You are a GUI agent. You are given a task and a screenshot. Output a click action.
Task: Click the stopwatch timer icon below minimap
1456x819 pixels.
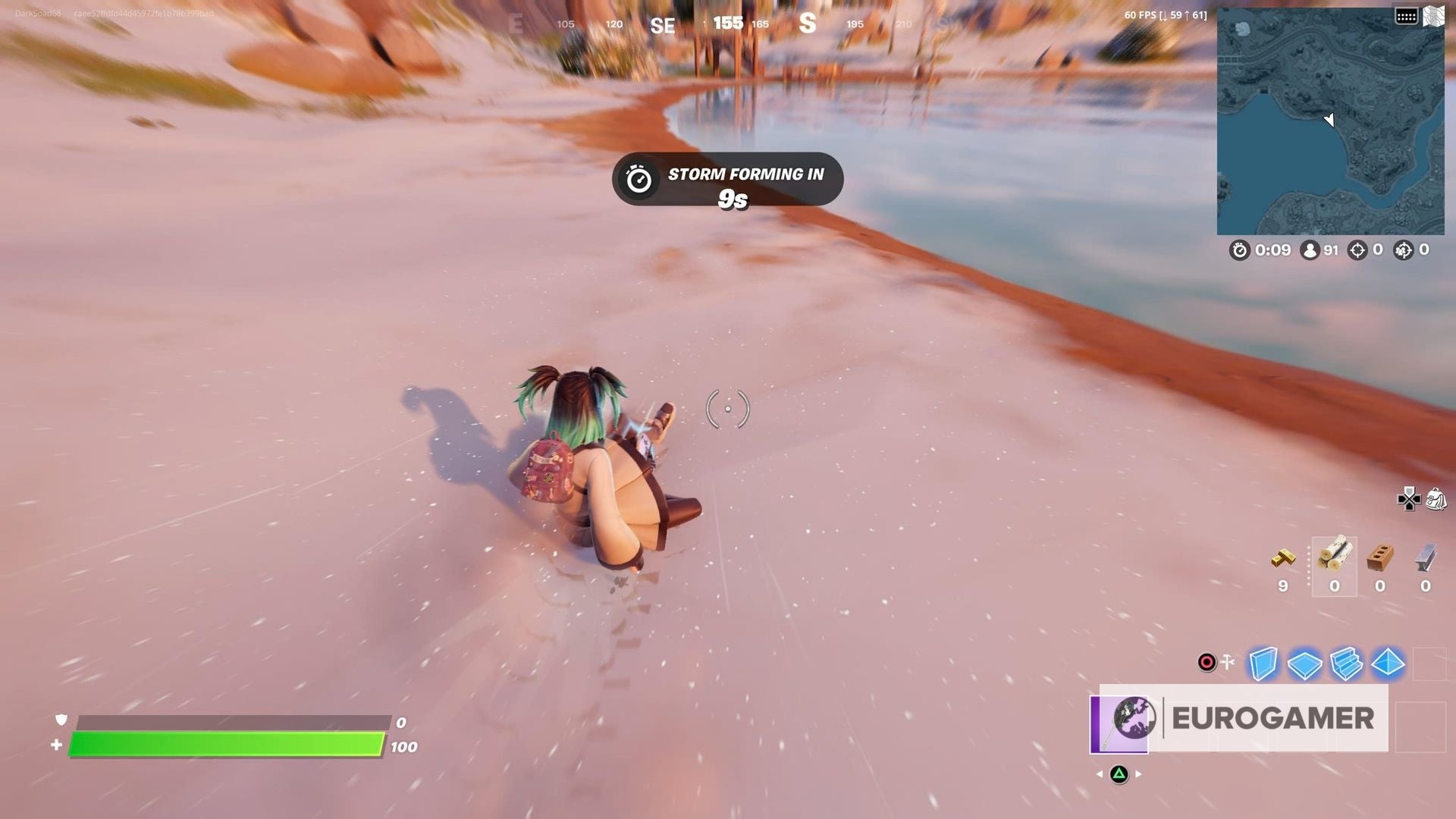[x=1239, y=250]
